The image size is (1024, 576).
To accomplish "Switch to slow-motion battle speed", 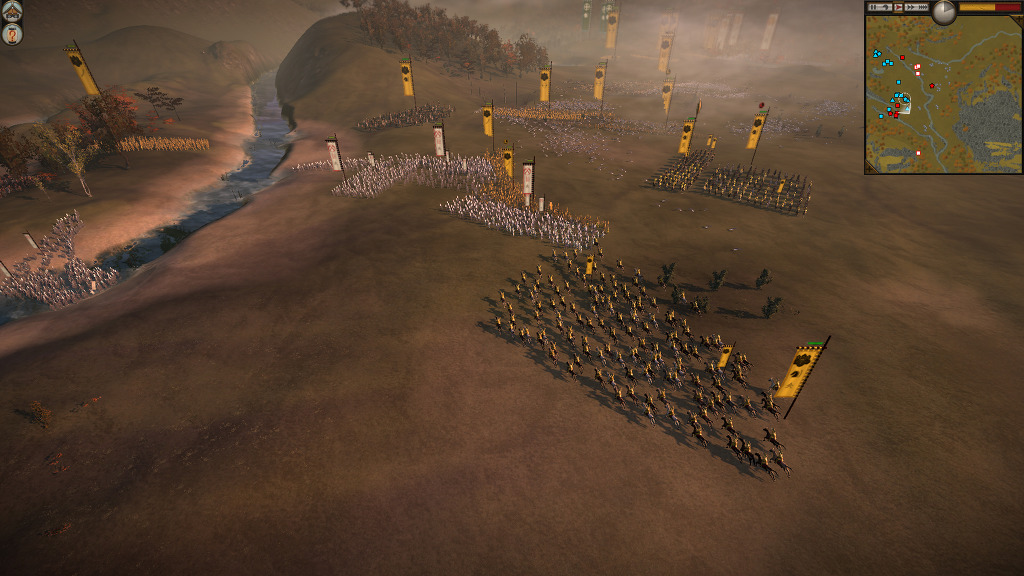I will (886, 7).
